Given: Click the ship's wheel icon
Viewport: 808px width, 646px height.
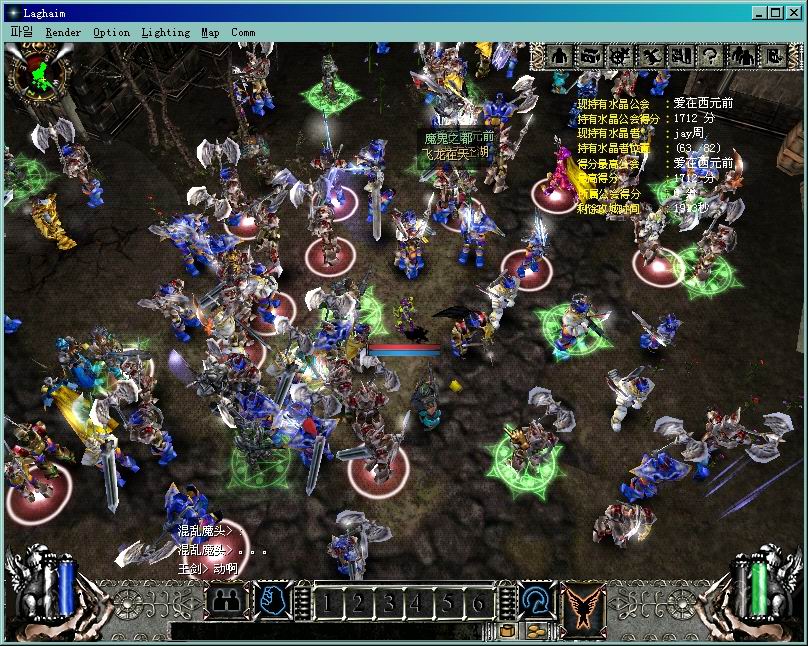Looking at the screenshot, I should tap(620, 57).
